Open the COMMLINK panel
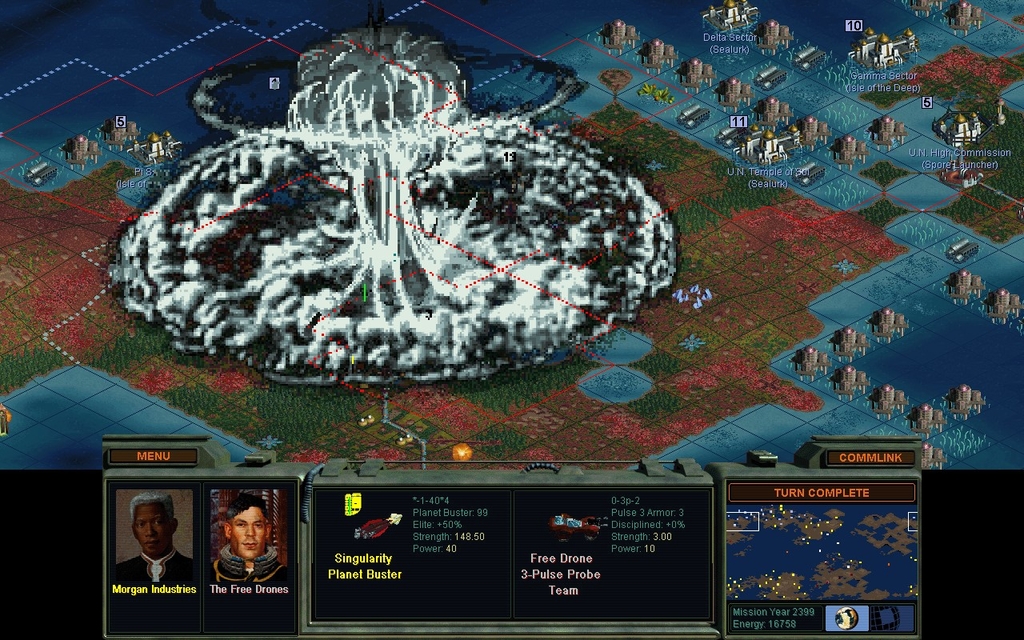The height and width of the screenshot is (640, 1024). coord(869,457)
